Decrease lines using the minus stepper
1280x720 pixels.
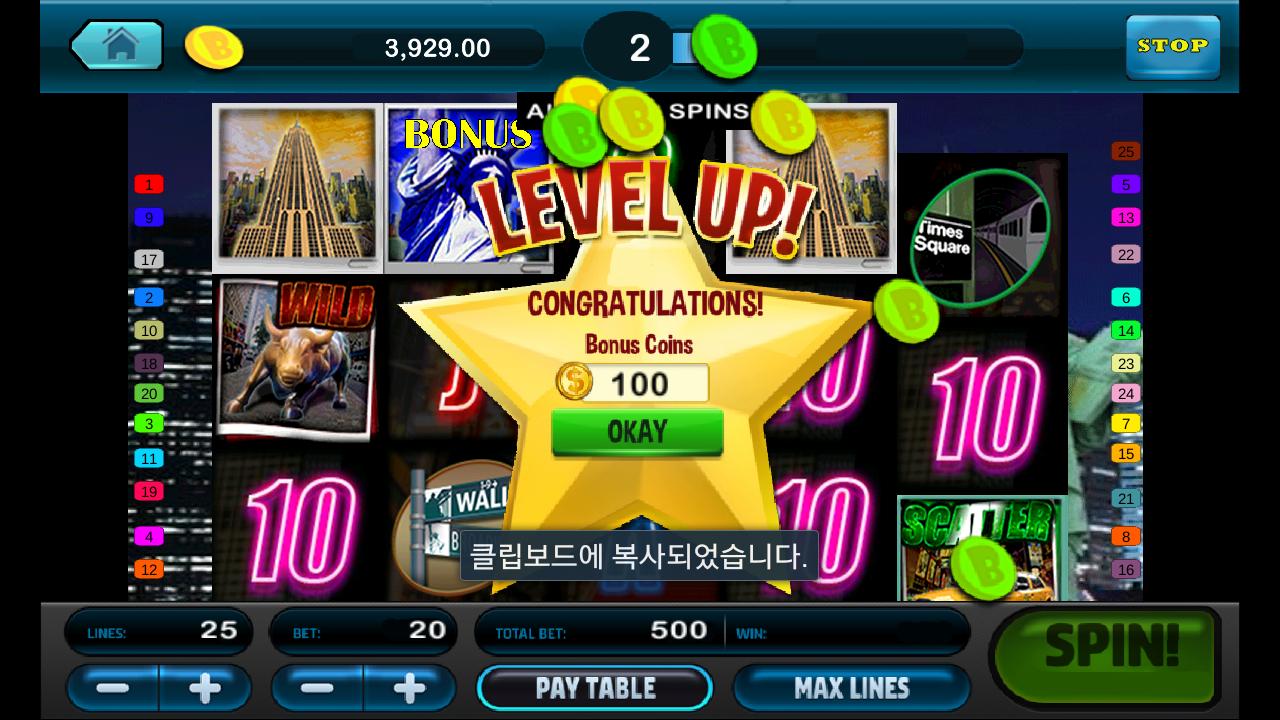(x=111, y=688)
